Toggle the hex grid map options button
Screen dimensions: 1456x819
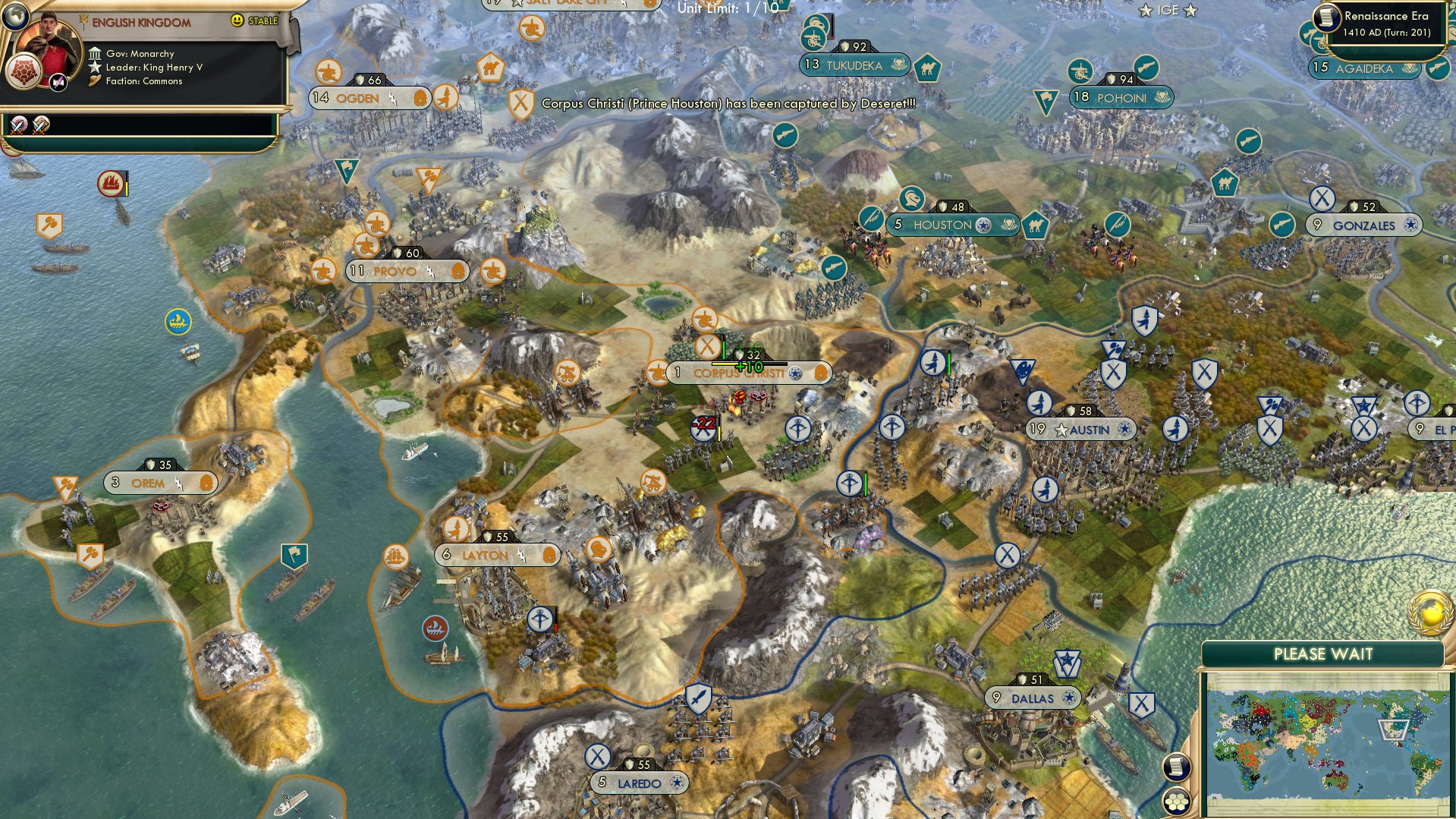tap(1176, 802)
